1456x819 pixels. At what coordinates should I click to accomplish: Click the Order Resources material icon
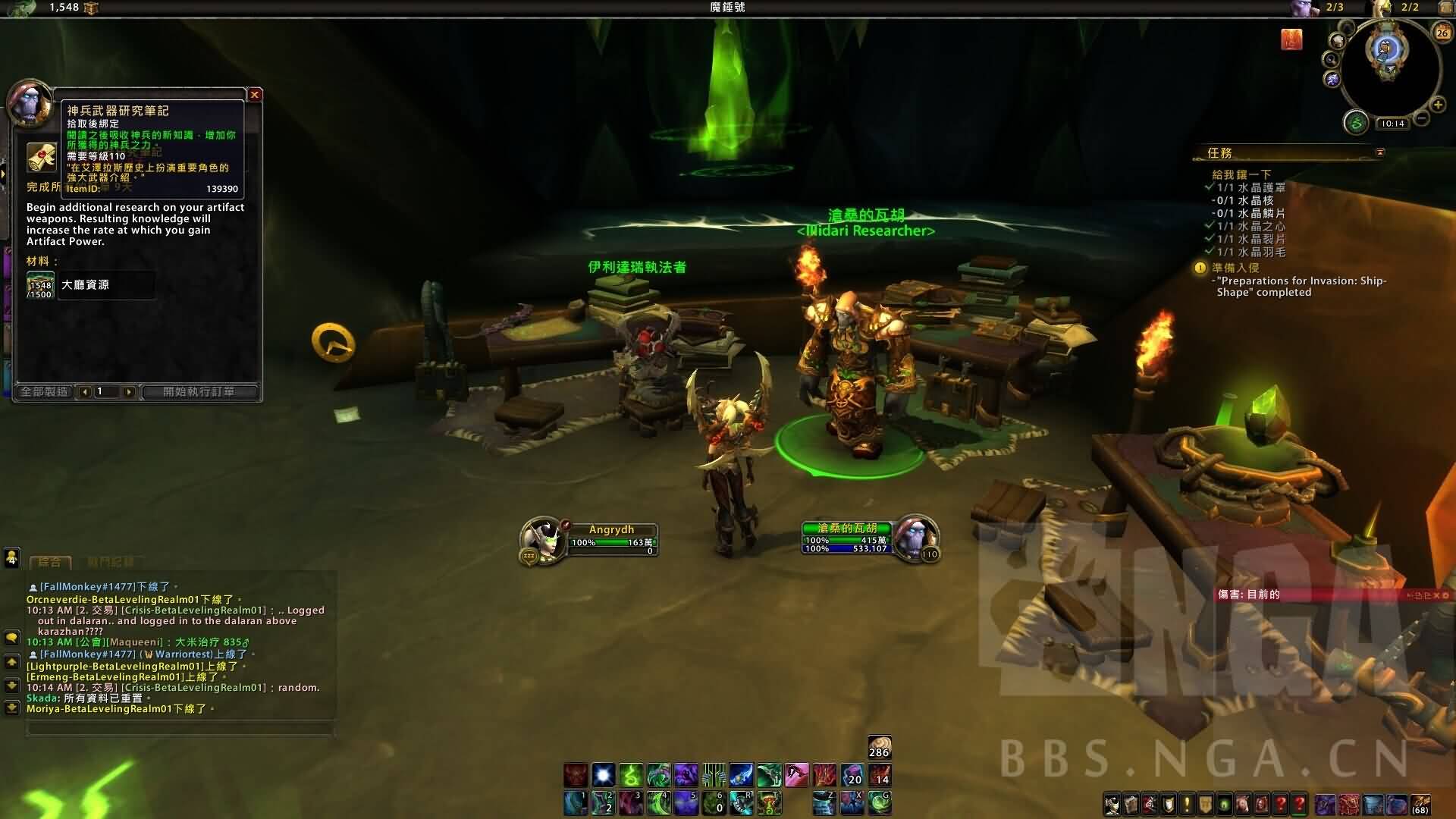pyautogui.click(x=40, y=285)
